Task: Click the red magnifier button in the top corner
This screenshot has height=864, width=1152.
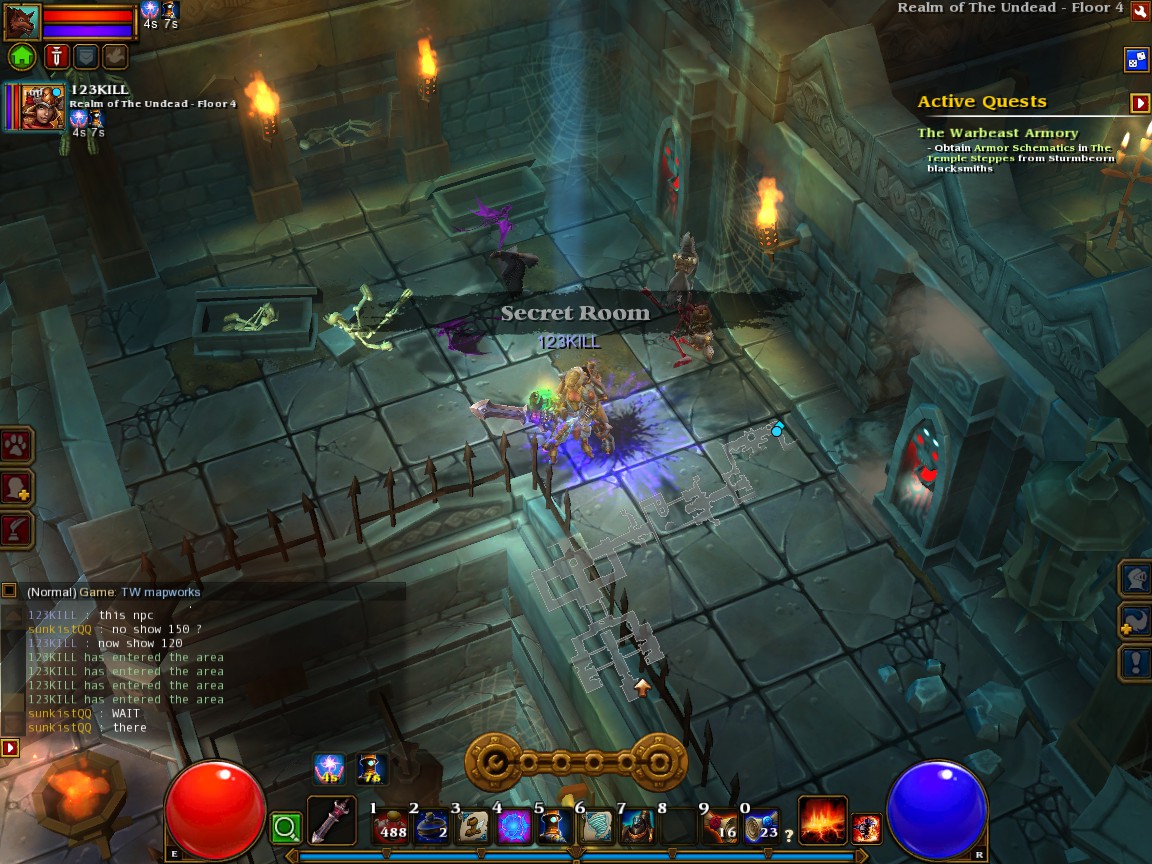Action: click(x=1139, y=10)
